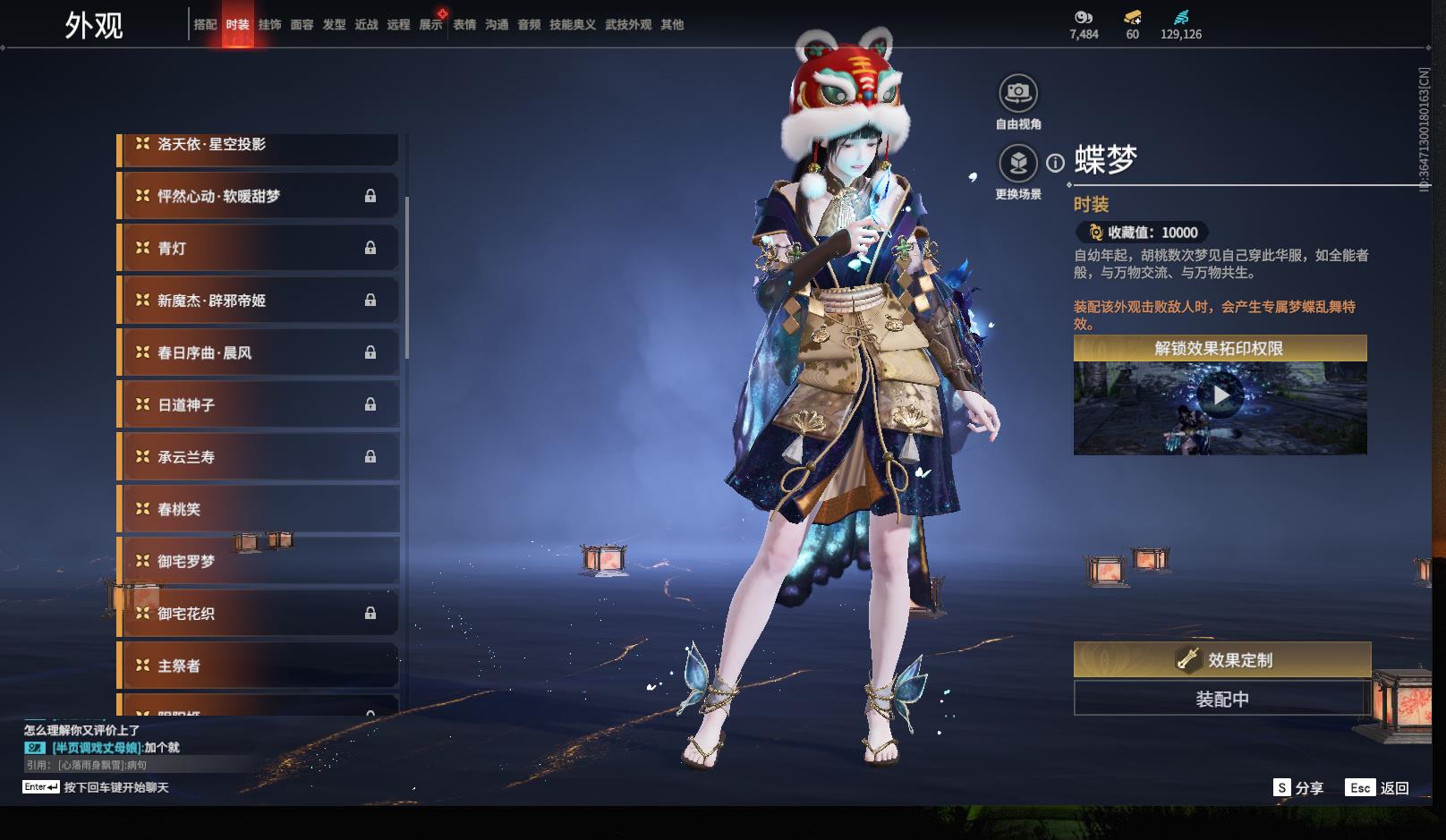Viewport: 1446px width, 840px height.
Task: Show the 展示 tab
Action: [x=430, y=25]
